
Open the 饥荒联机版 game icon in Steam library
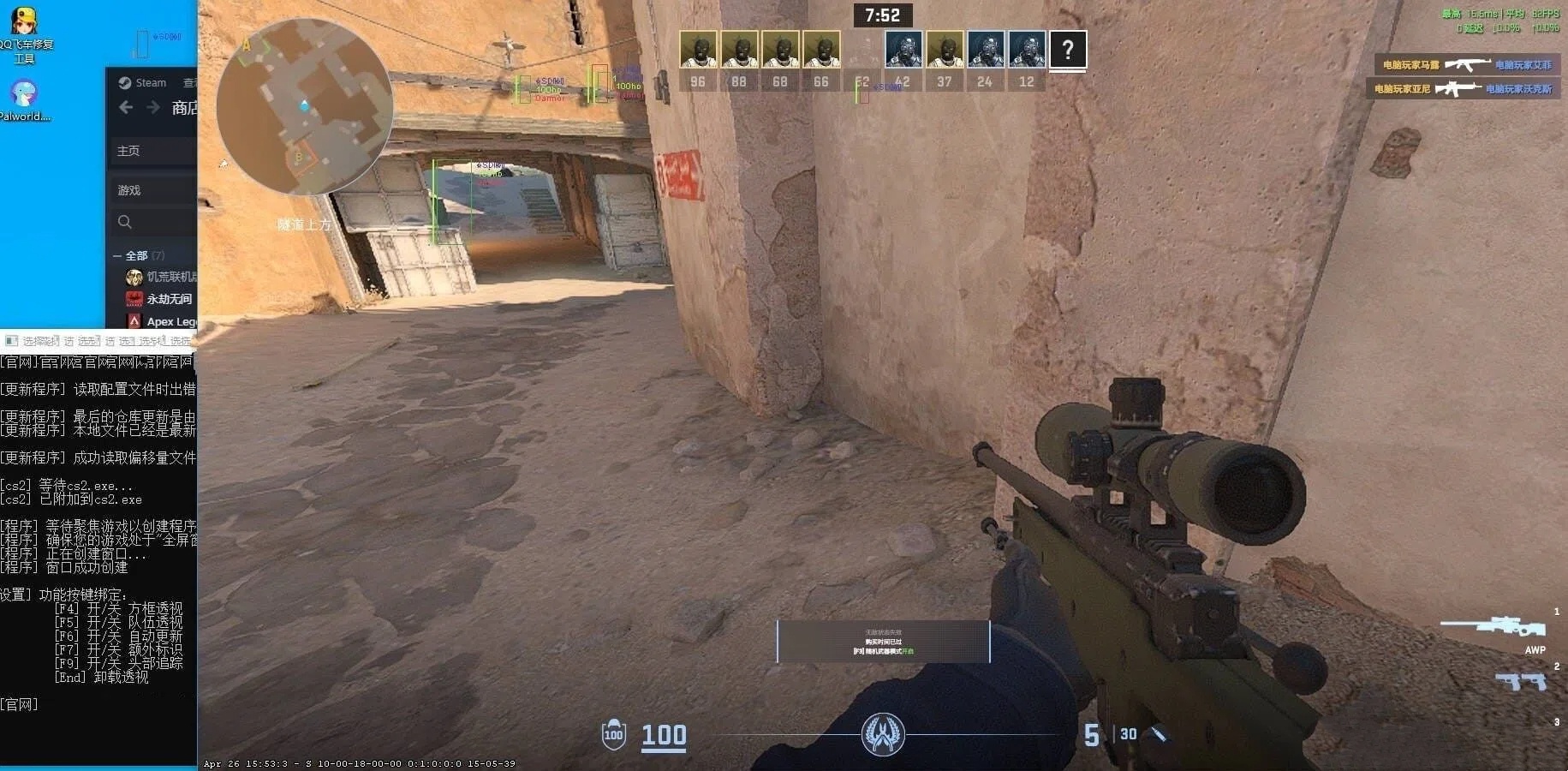click(x=134, y=277)
